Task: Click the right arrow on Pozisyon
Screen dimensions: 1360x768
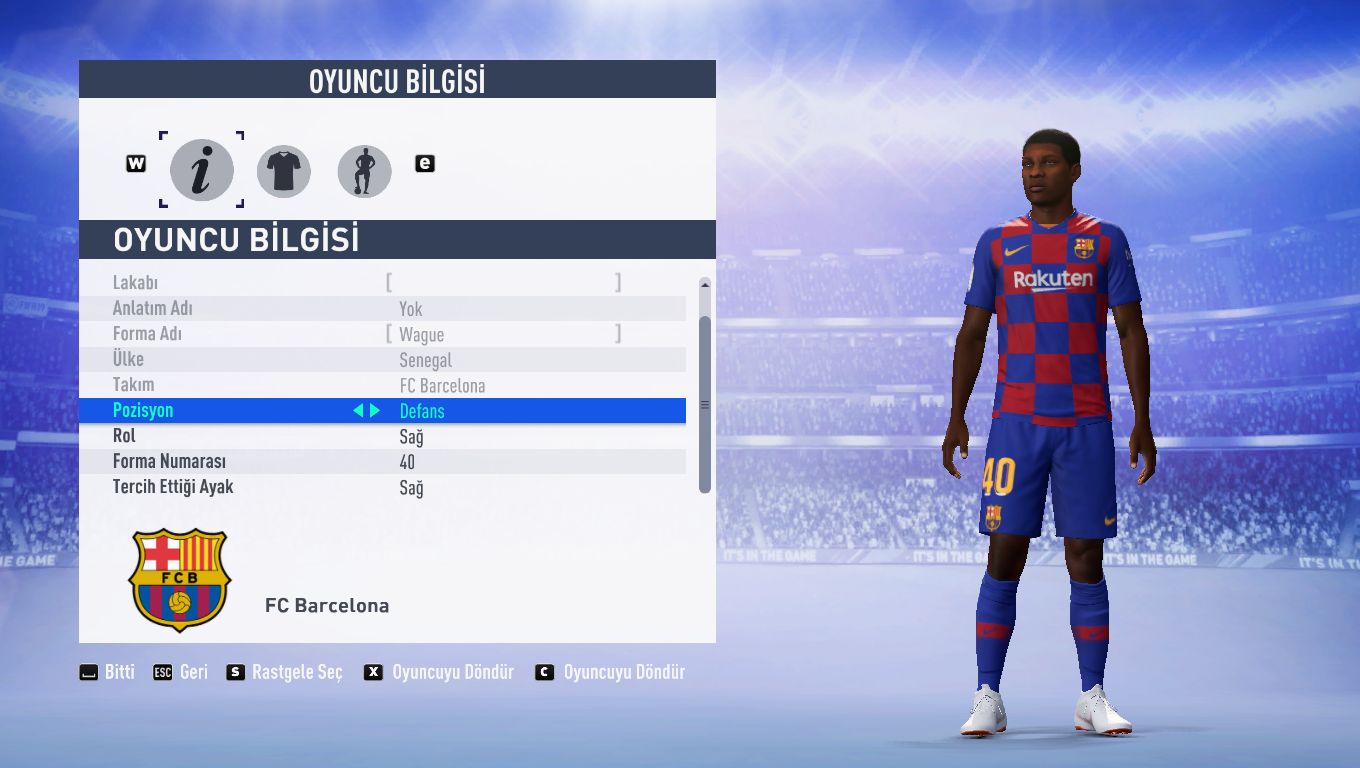Action: coord(375,411)
